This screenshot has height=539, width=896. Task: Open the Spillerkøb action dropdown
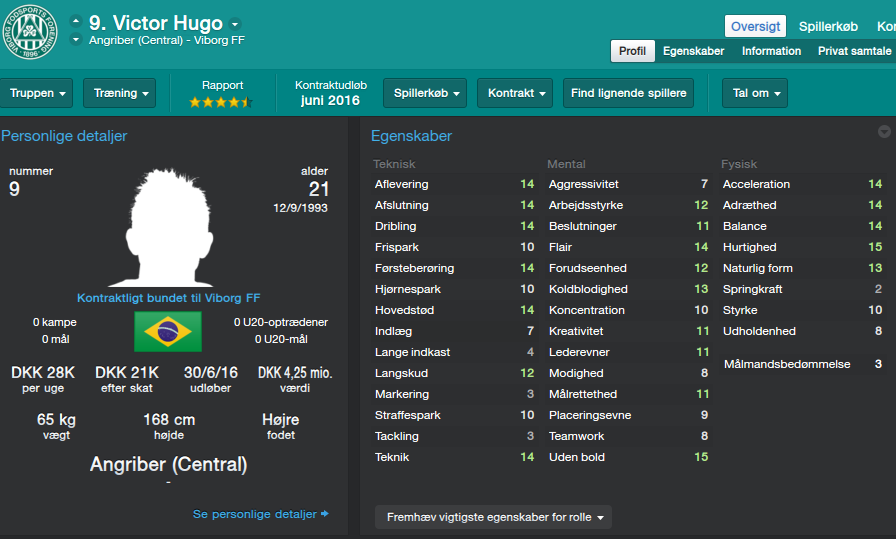(x=425, y=93)
